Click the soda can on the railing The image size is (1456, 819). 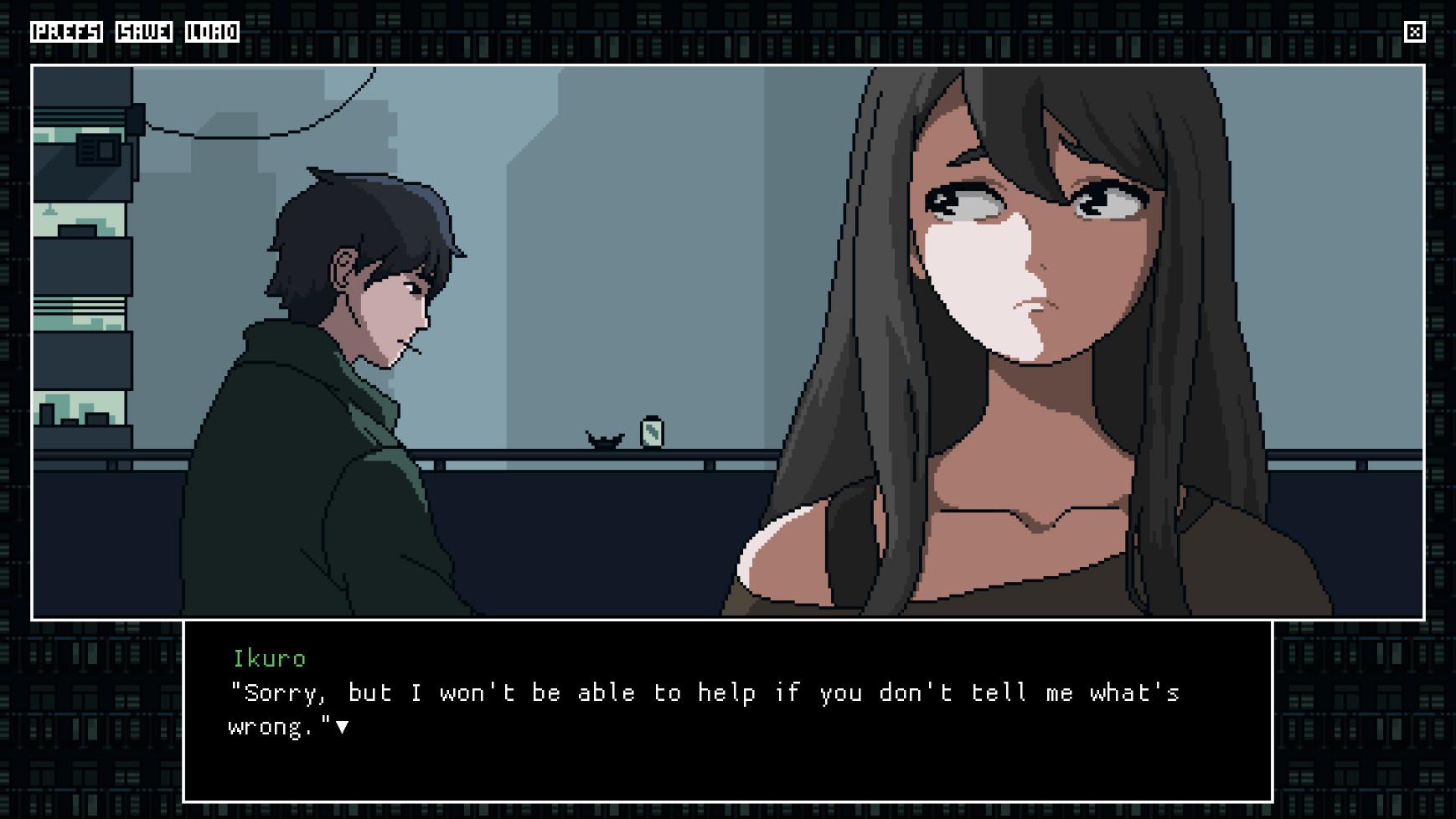click(x=651, y=432)
